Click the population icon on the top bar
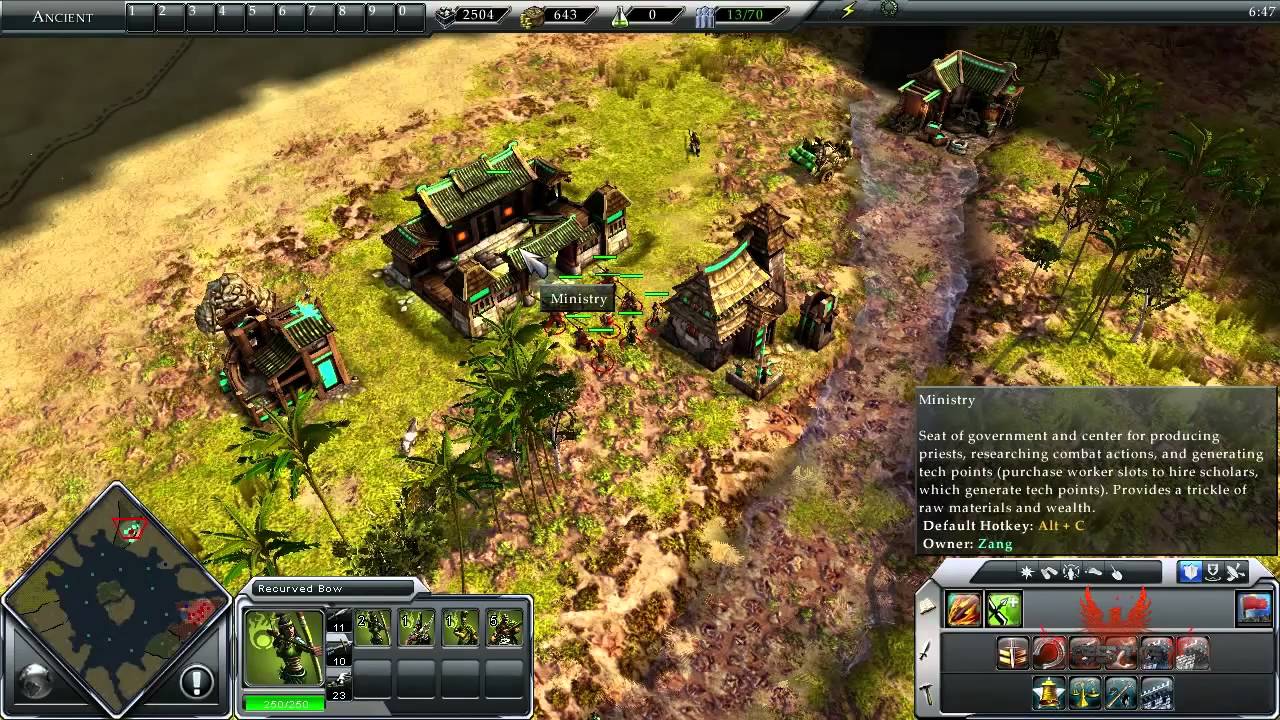Image resolution: width=1280 pixels, height=720 pixels. (x=703, y=15)
